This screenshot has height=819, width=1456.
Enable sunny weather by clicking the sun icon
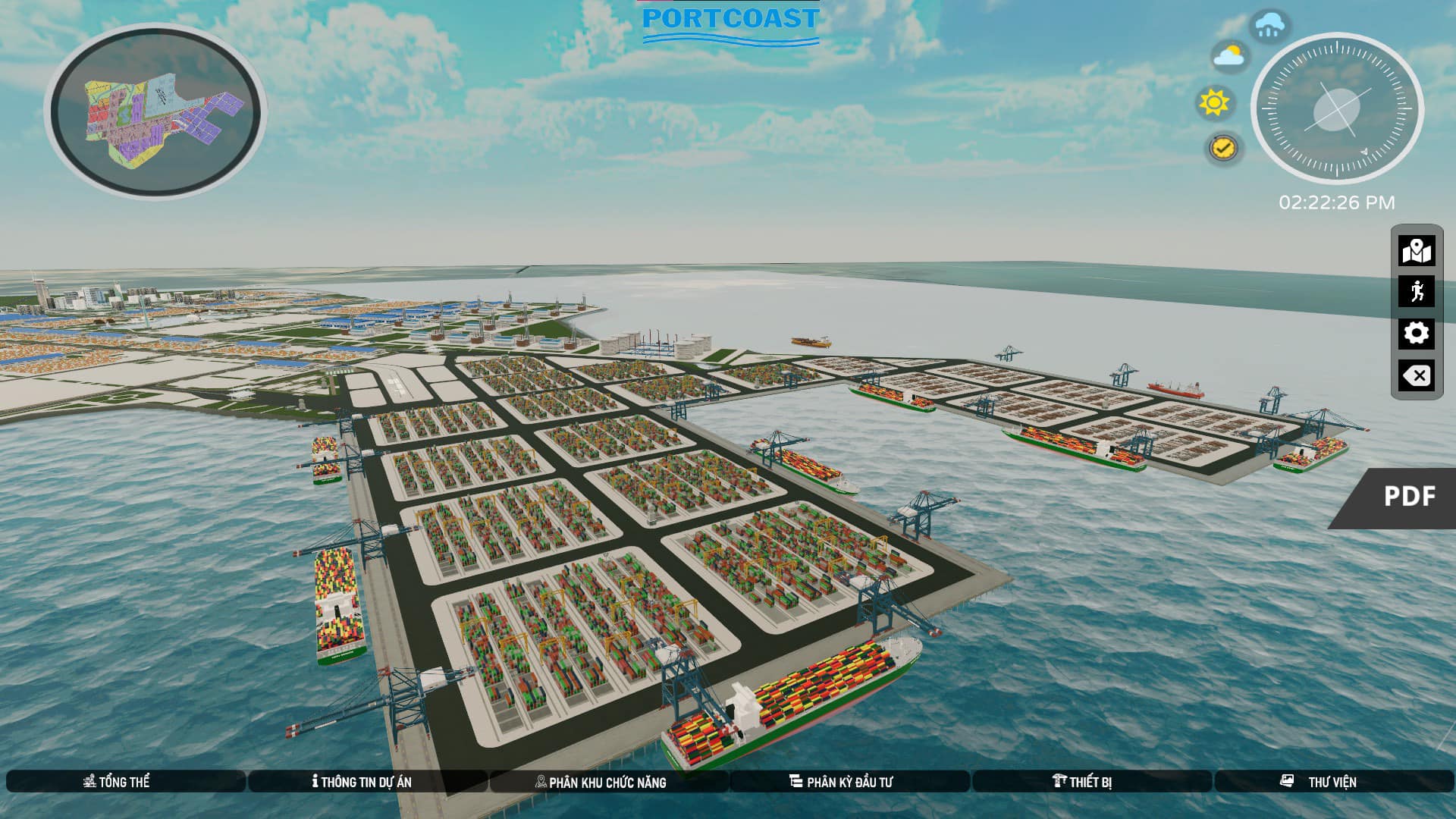click(1213, 102)
